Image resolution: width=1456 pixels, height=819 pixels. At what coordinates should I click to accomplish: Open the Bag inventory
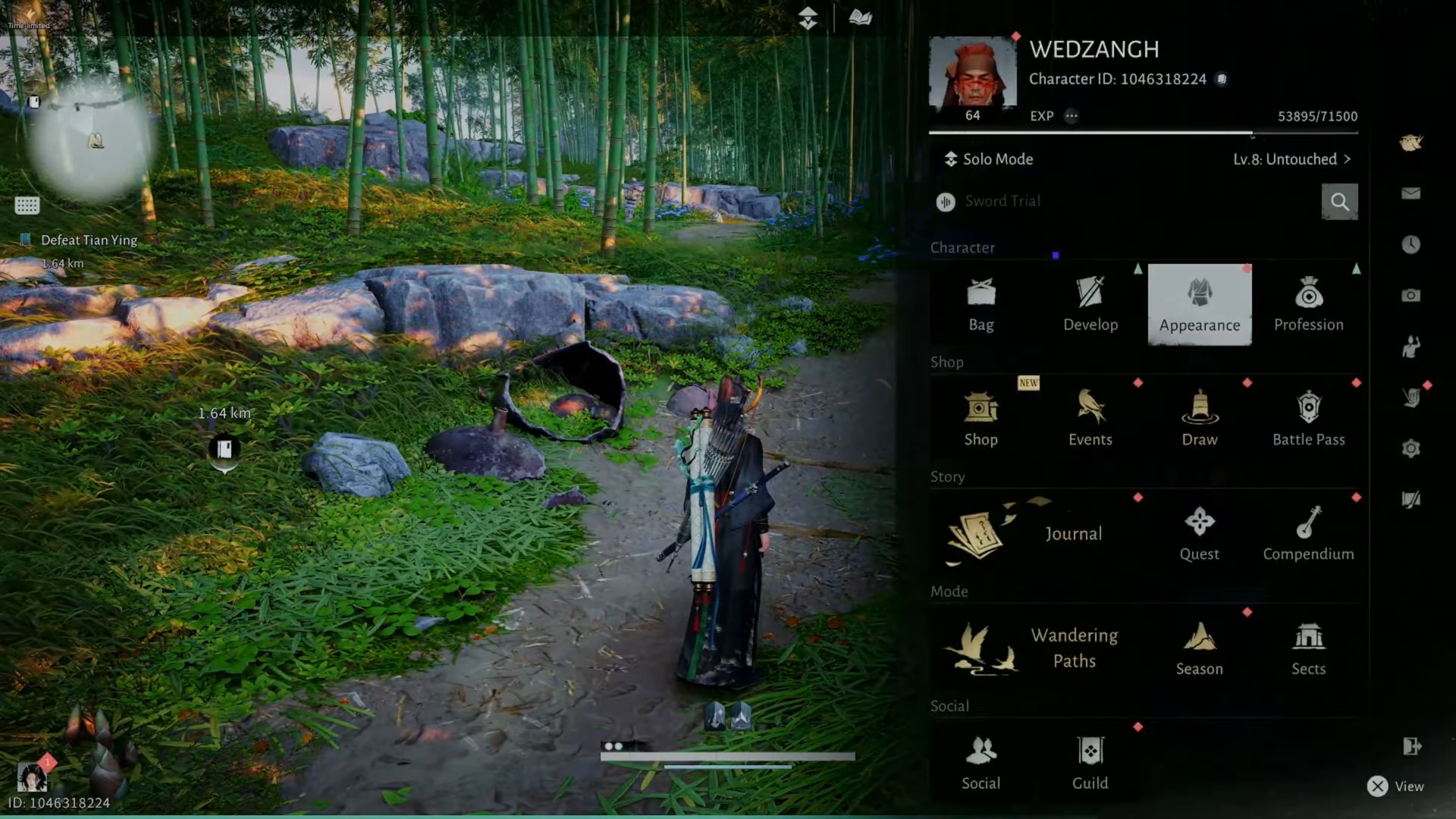tap(981, 305)
